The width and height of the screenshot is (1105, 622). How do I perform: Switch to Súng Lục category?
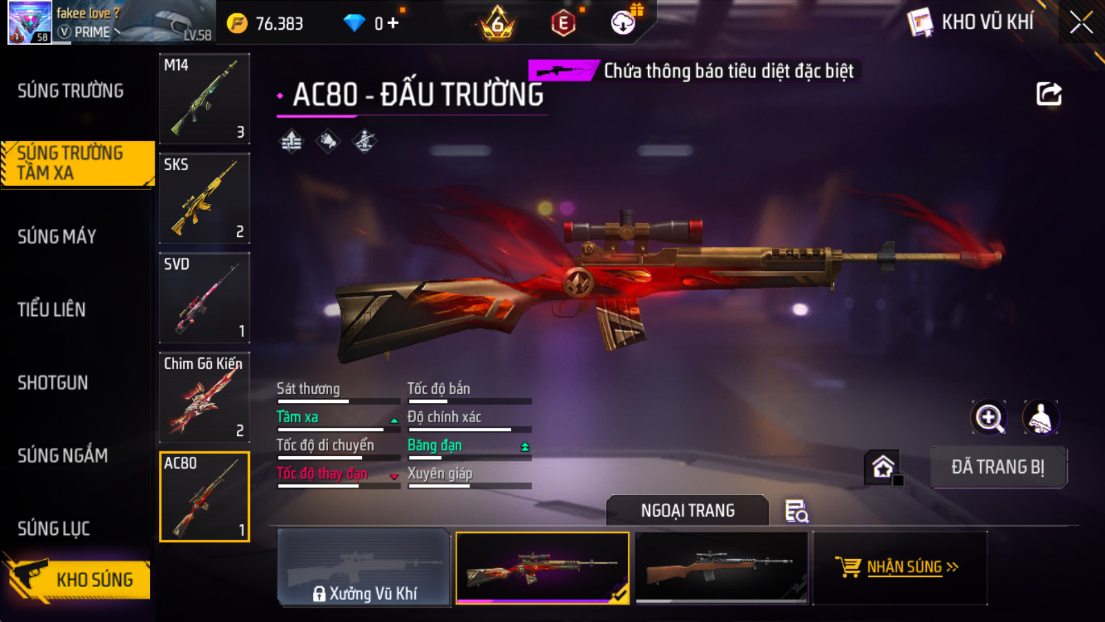(x=54, y=529)
